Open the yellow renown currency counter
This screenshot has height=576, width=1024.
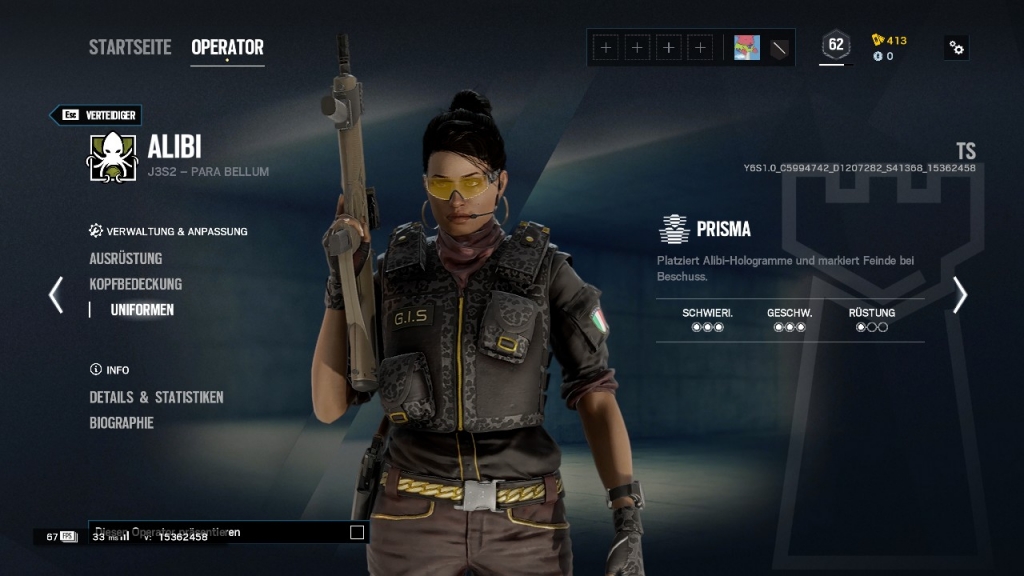889,40
